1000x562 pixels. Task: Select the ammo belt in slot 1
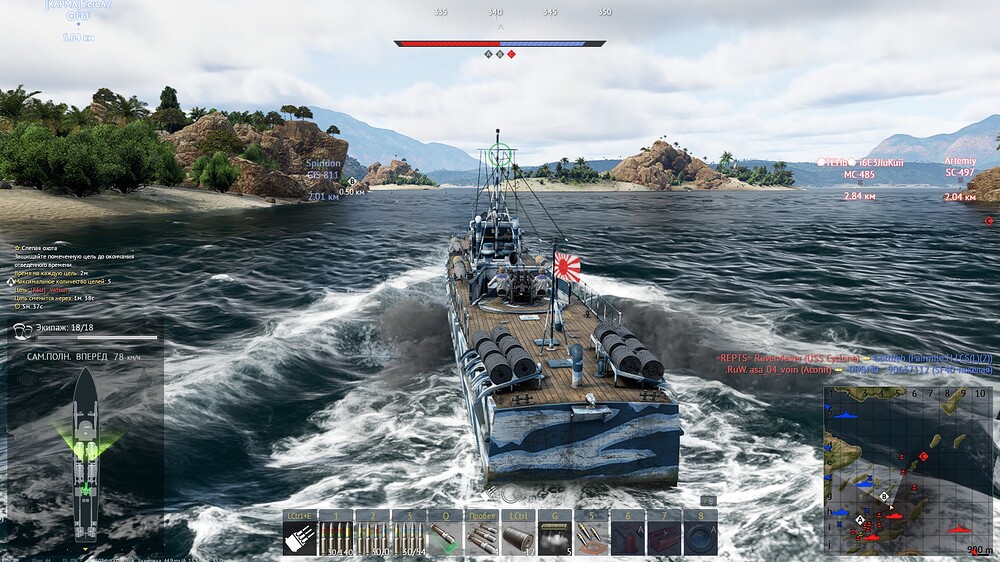[x=335, y=537]
